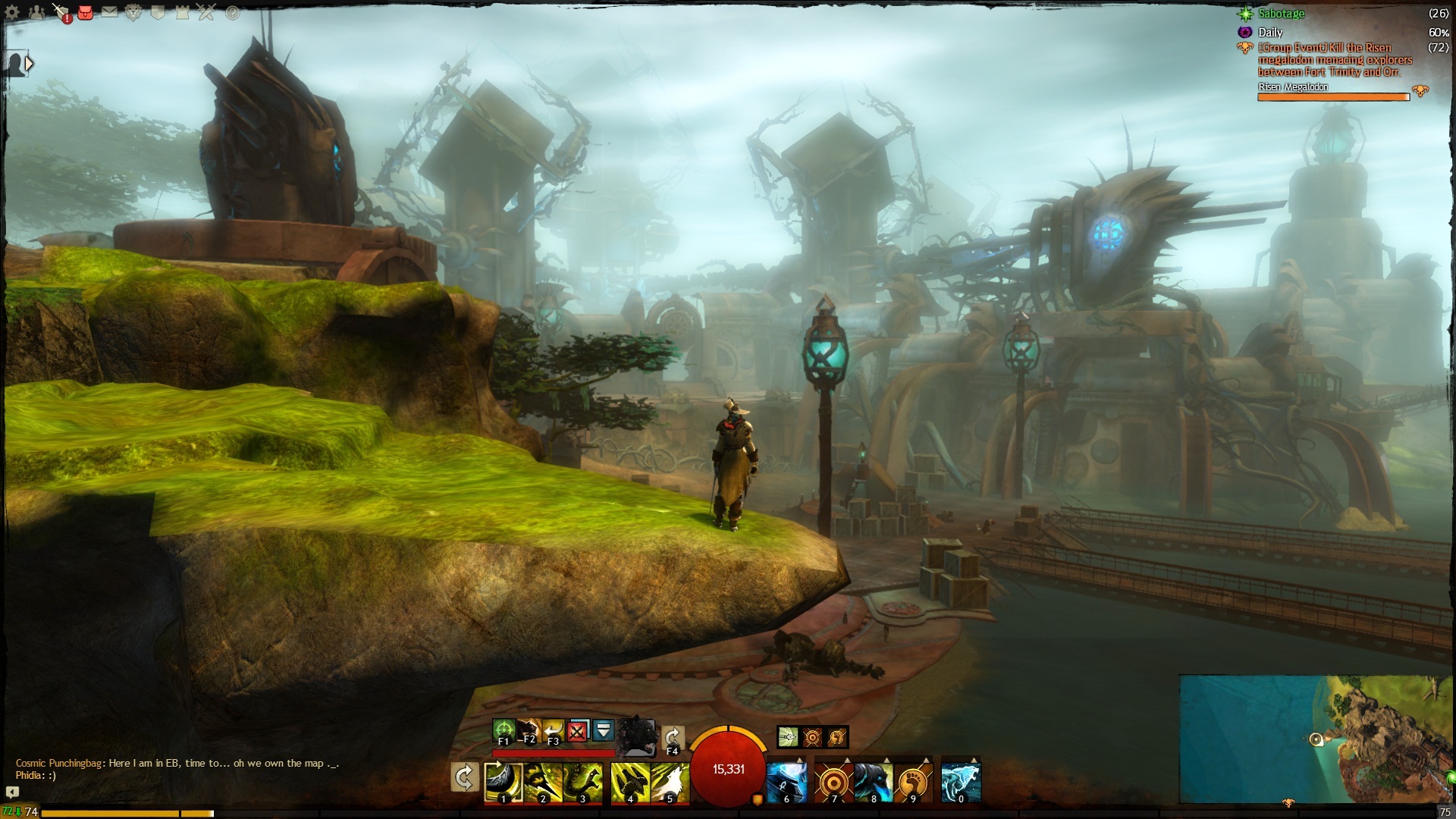Open the Hero panel with alert badge
This screenshot has height=819, width=1456.
click(61, 12)
